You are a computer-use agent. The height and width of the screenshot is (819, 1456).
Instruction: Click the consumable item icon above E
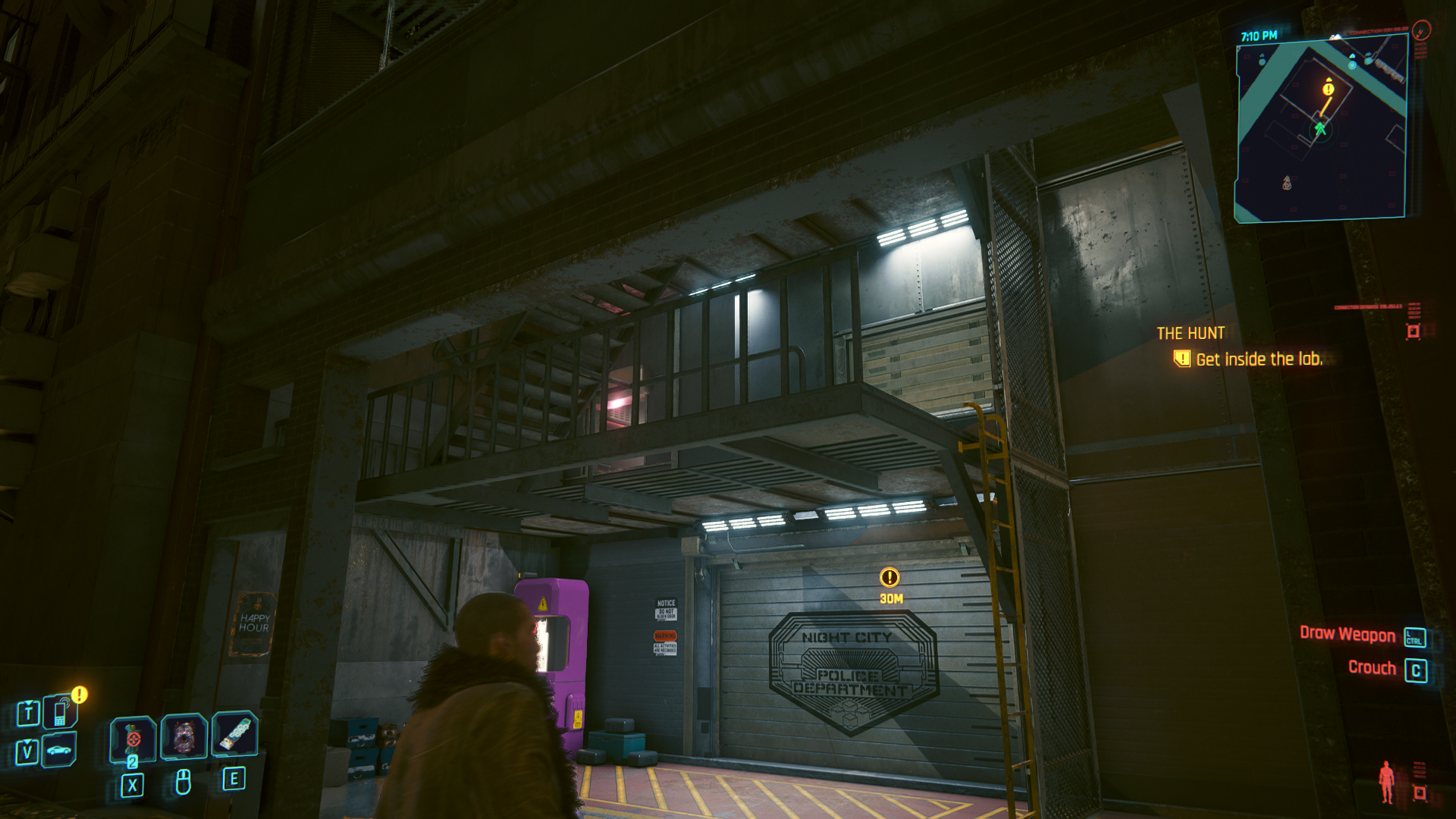click(x=234, y=734)
